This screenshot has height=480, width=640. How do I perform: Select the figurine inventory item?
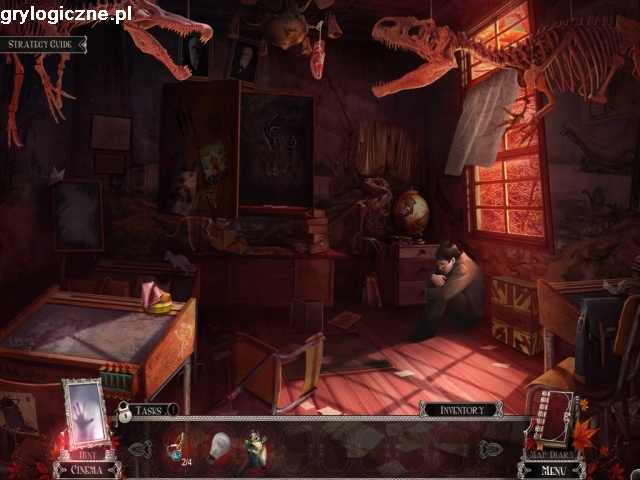255,446
